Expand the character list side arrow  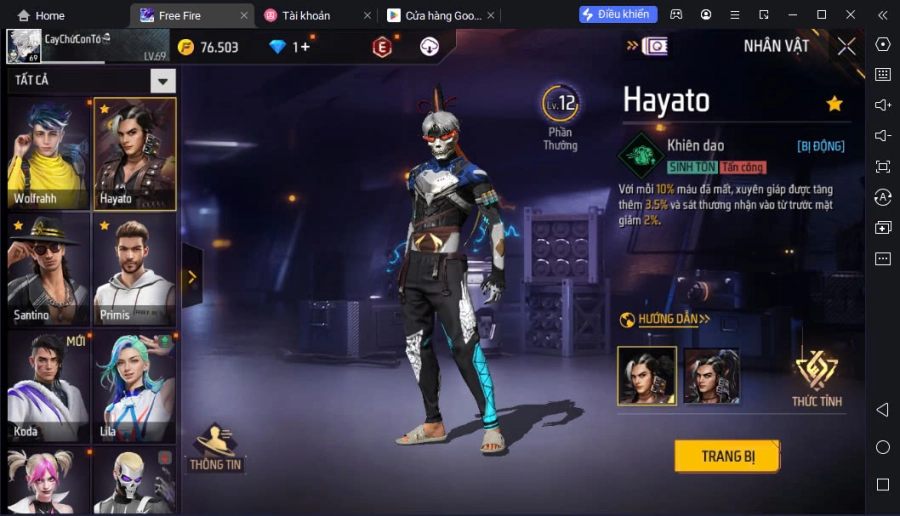tap(191, 277)
